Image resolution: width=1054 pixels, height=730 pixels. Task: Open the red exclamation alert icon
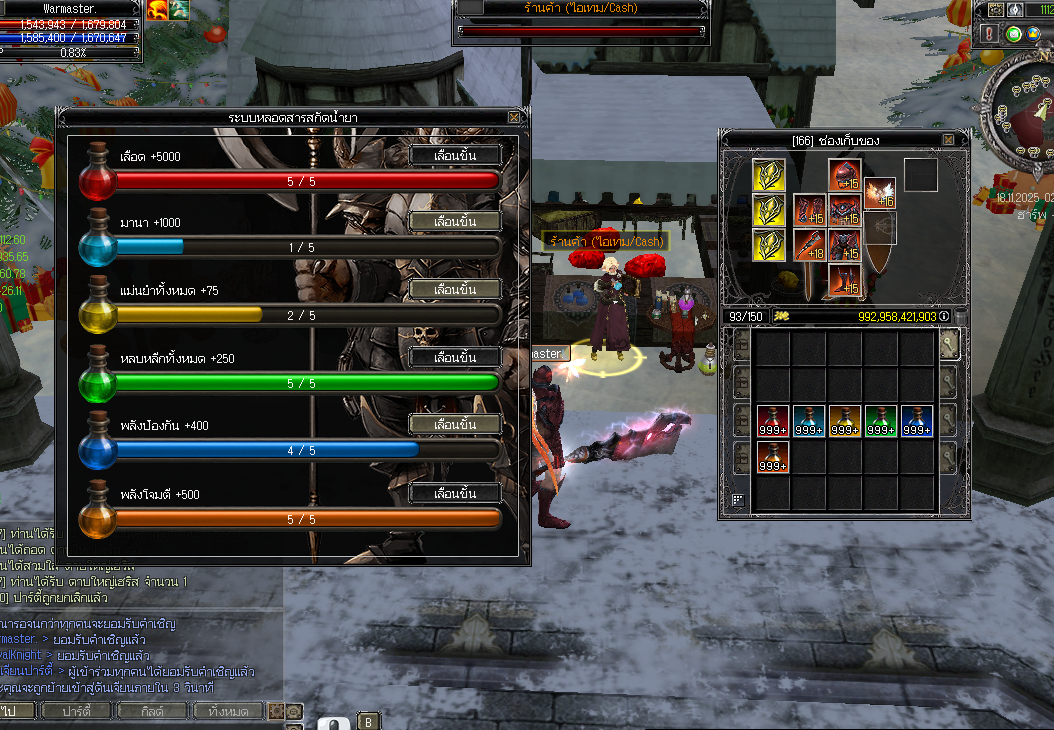click(x=990, y=34)
